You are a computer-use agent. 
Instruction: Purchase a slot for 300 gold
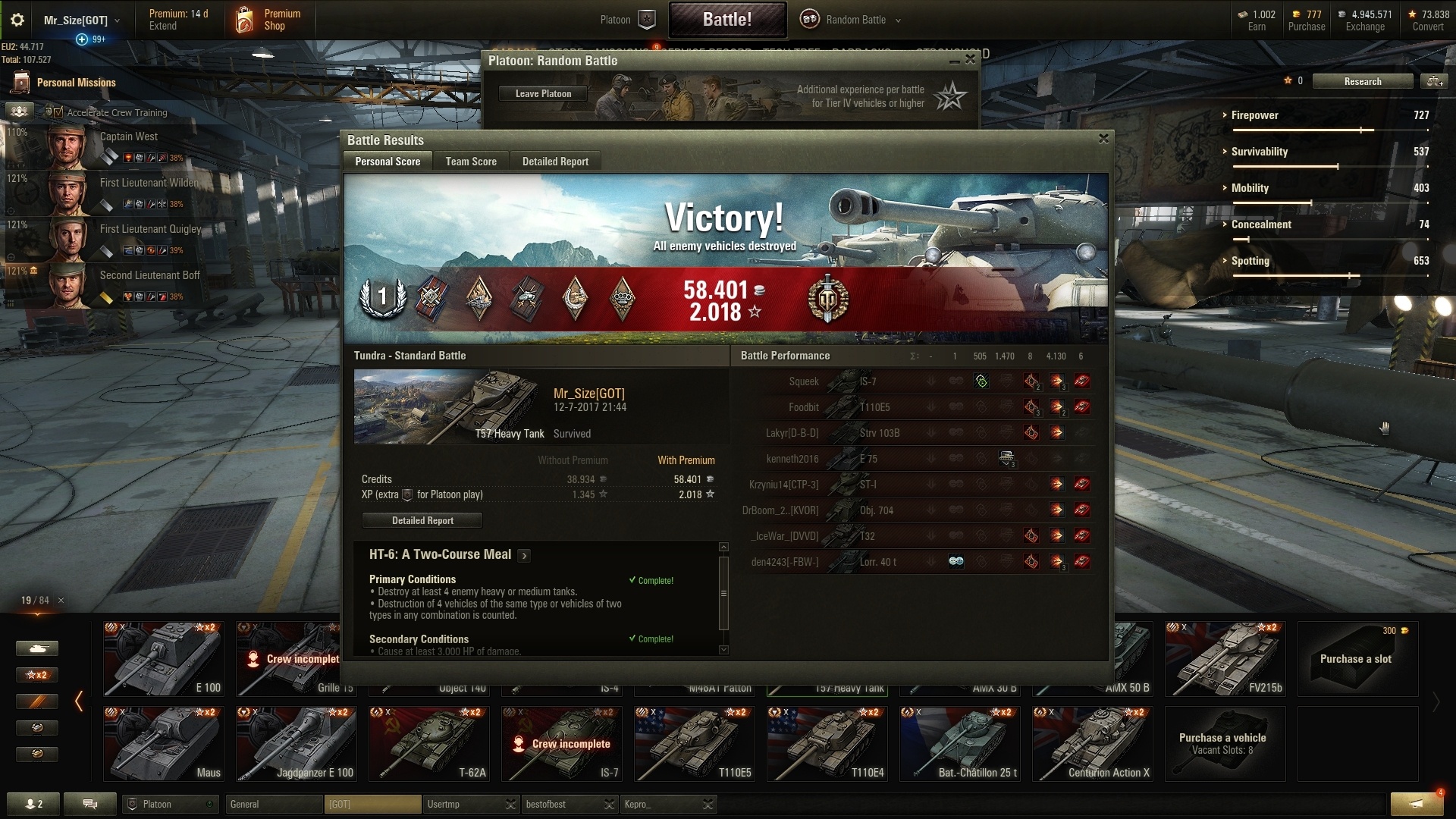[1357, 658]
